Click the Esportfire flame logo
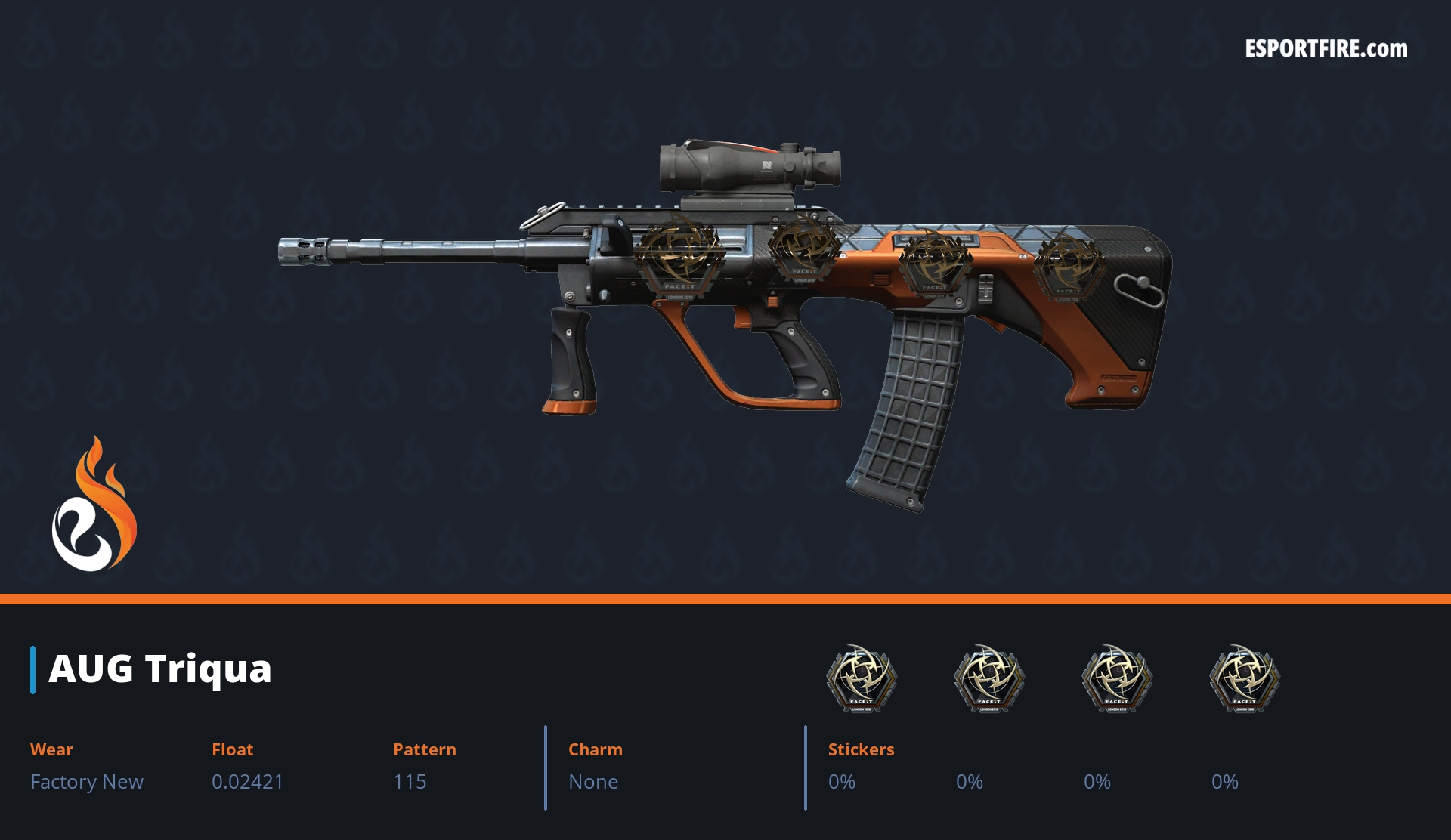 (x=94, y=505)
